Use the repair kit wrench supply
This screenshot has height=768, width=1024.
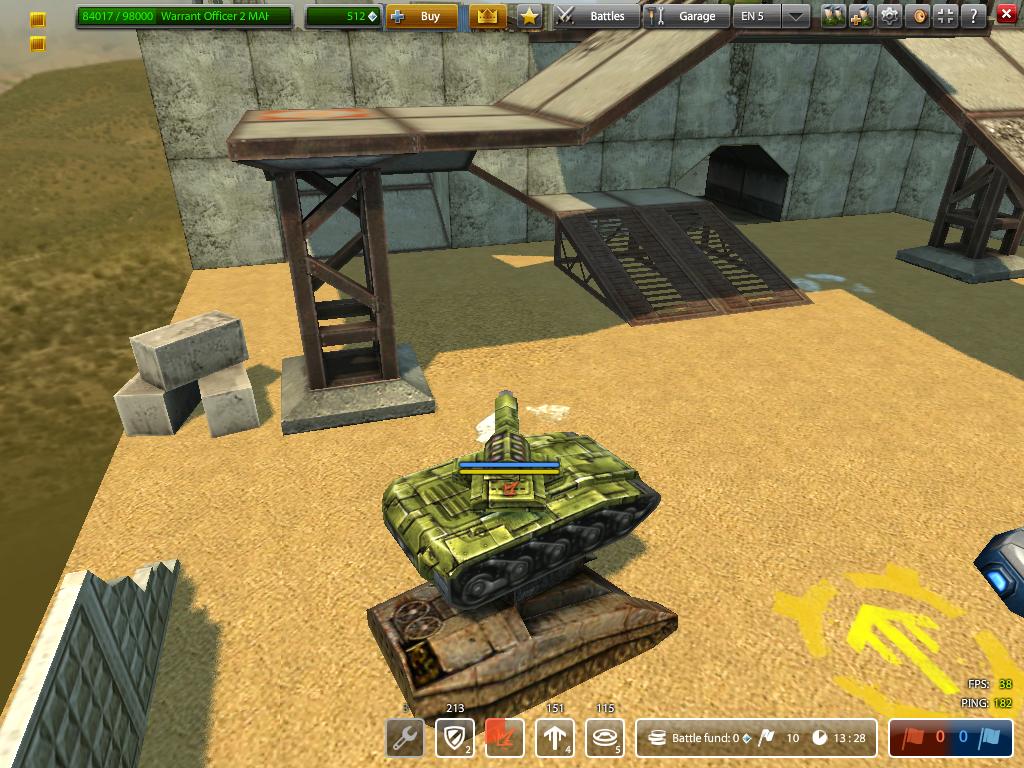405,739
